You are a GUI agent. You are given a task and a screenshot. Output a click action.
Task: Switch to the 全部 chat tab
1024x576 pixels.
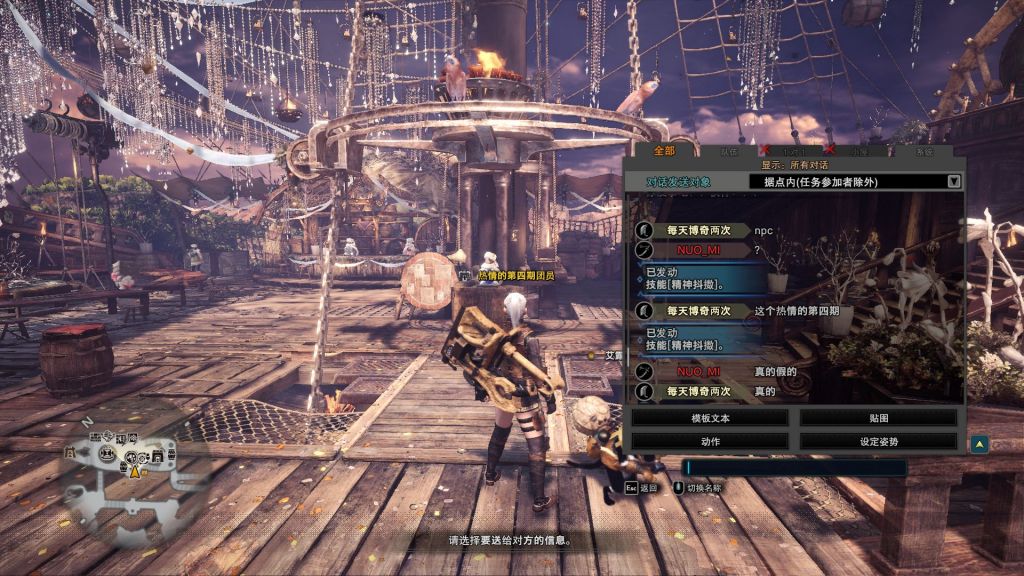pyautogui.click(x=664, y=151)
